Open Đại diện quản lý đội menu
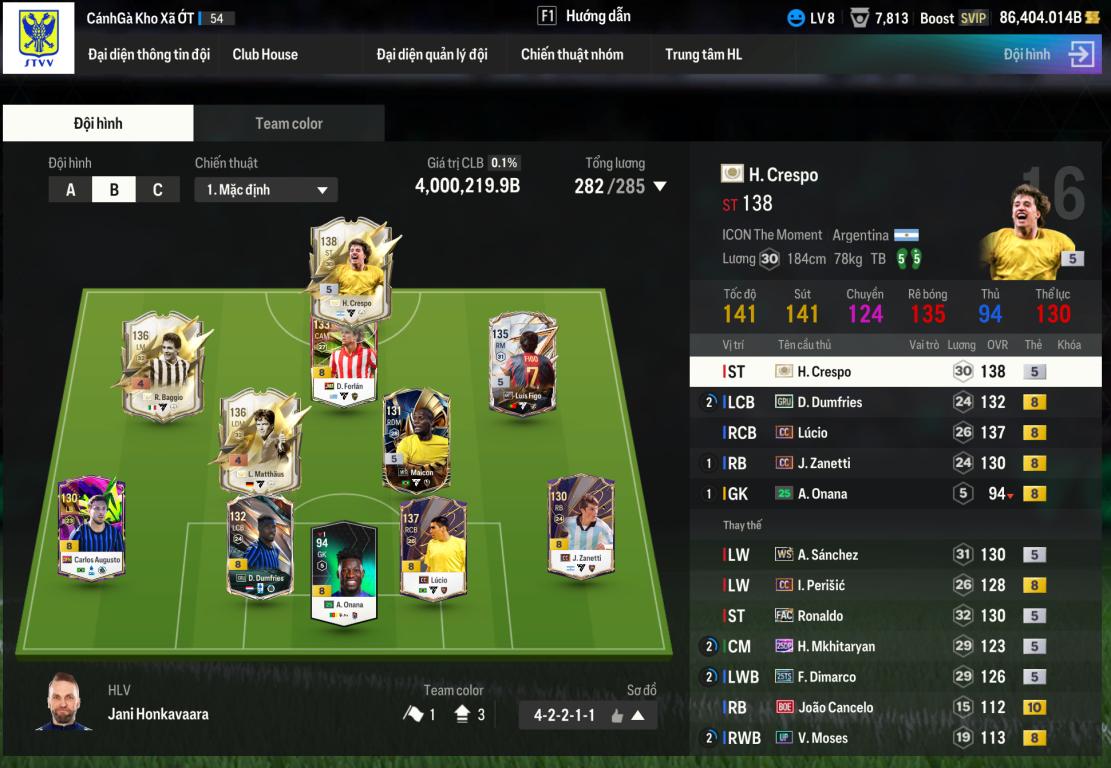Screen dimensions: 1111x768 pos(432,55)
